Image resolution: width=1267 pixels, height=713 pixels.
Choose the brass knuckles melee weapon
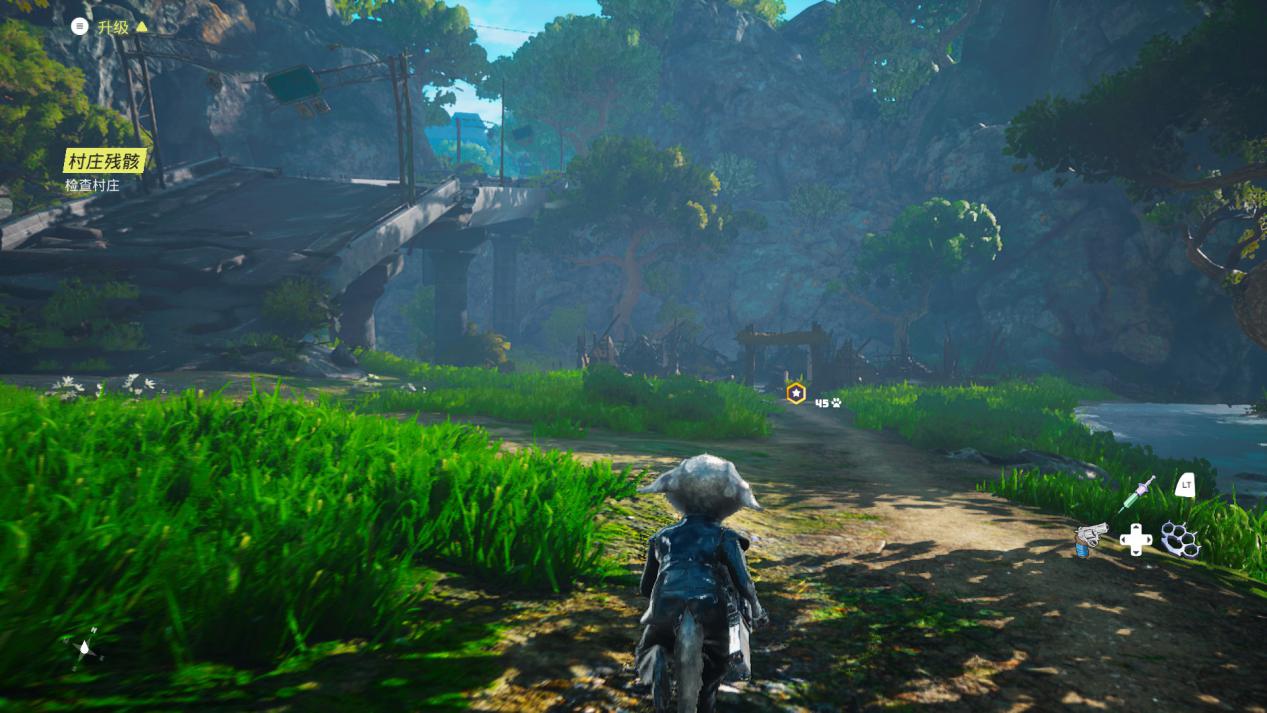tap(1180, 539)
